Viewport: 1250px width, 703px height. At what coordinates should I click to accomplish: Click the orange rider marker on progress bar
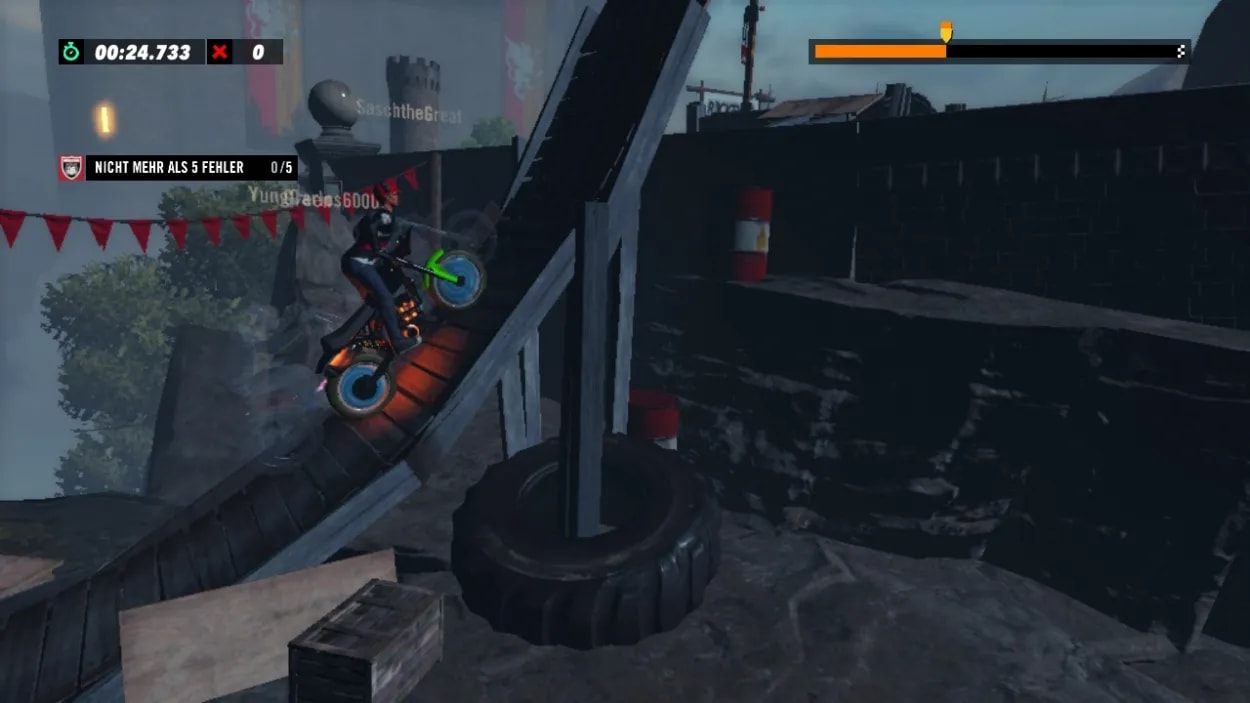click(946, 32)
